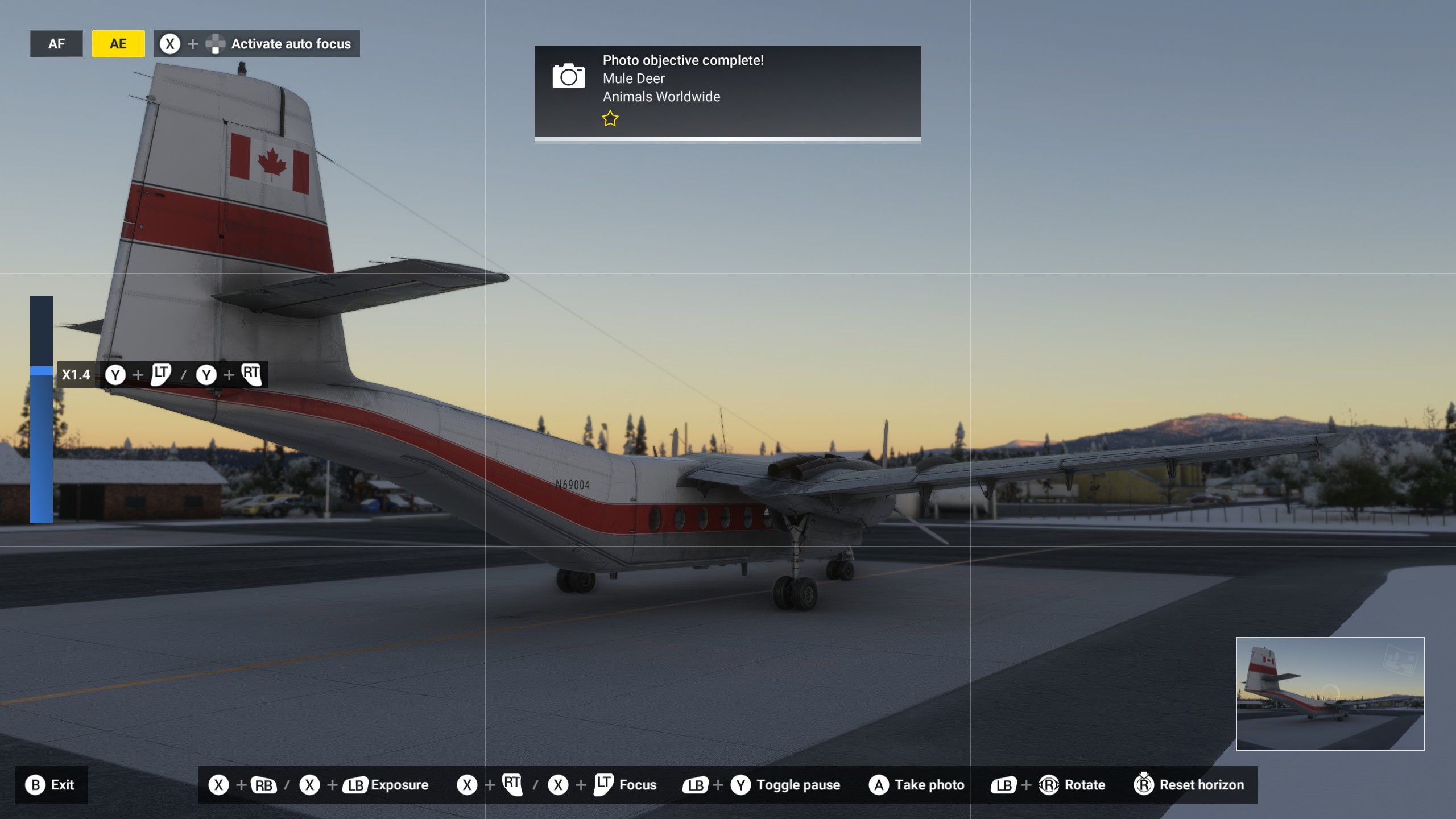Exit the photo mode
The height and width of the screenshot is (819, 1456).
pos(51,785)
